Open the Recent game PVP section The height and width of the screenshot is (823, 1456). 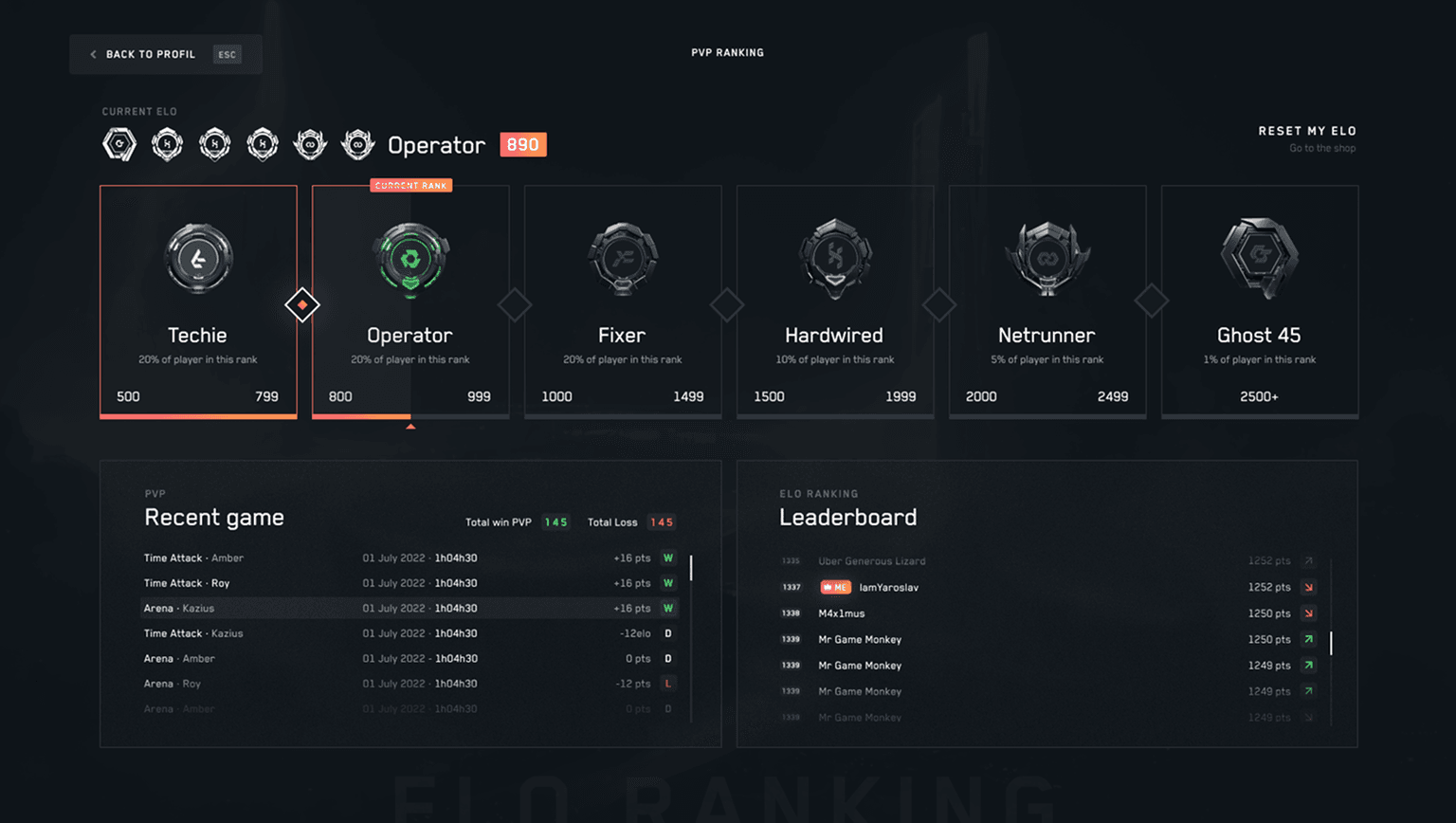(214, 517)
